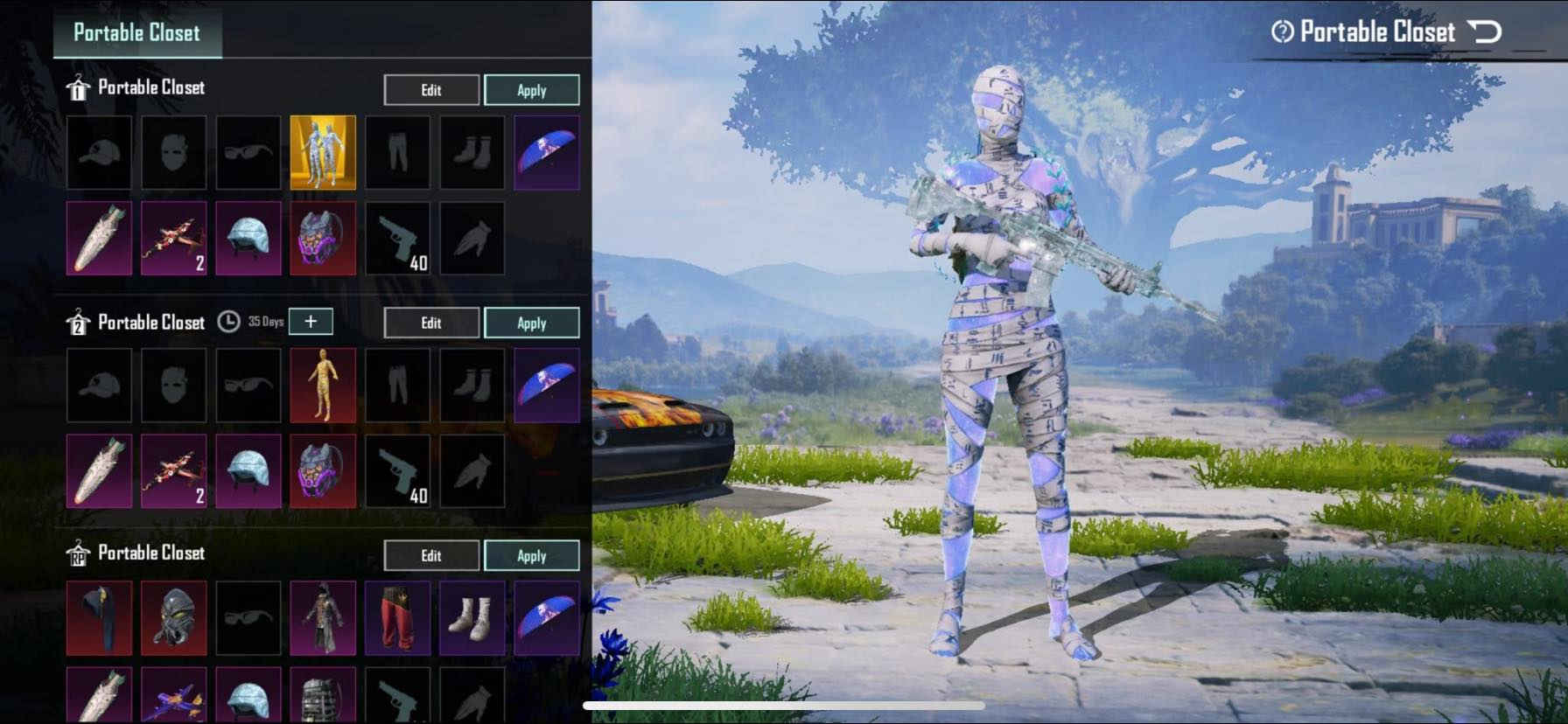
Task: Edit the RP Portable Closet
Action: [x=431, y=556]
